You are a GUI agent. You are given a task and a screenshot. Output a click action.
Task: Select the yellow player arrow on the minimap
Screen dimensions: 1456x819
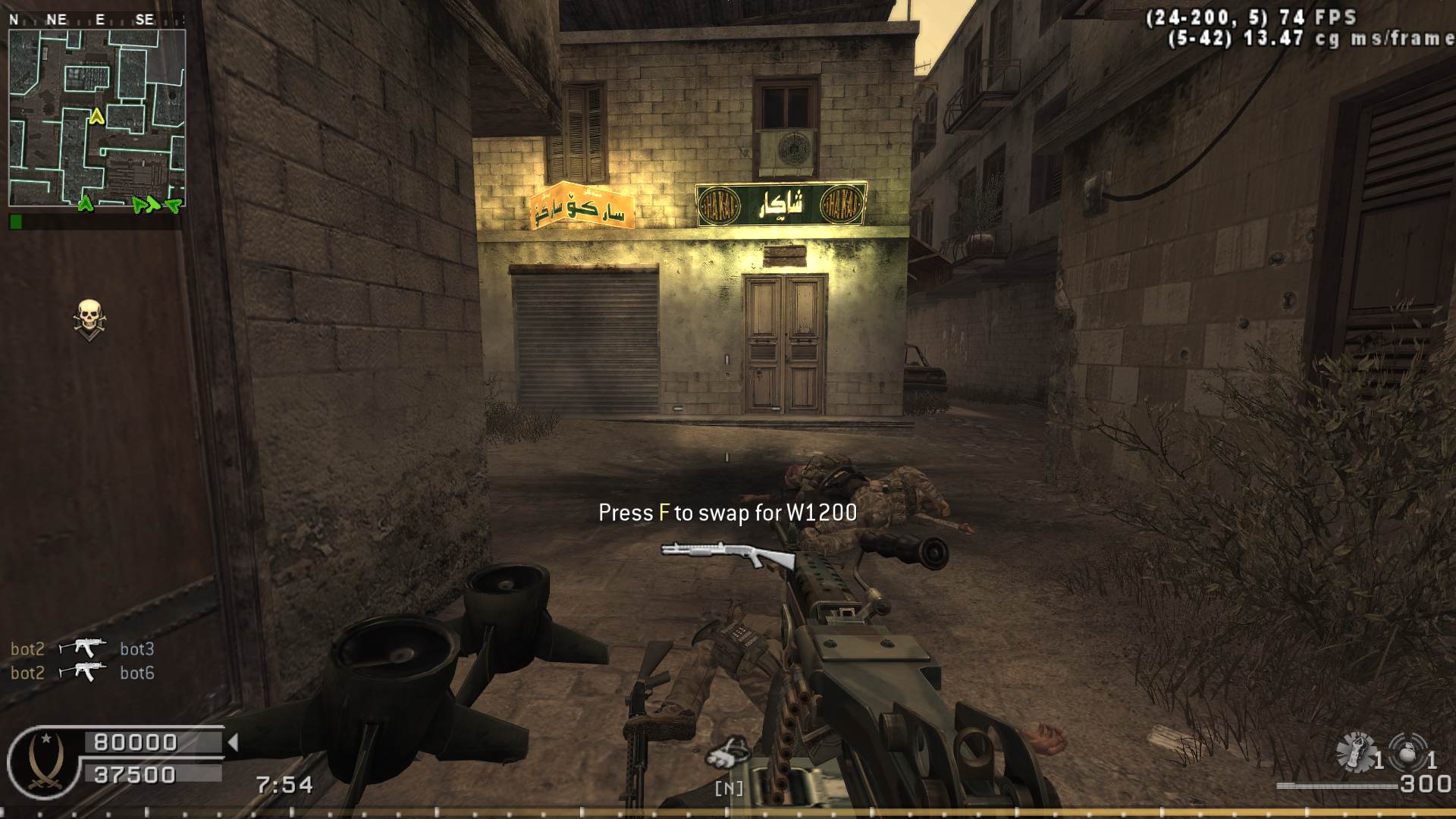(96, 117)
